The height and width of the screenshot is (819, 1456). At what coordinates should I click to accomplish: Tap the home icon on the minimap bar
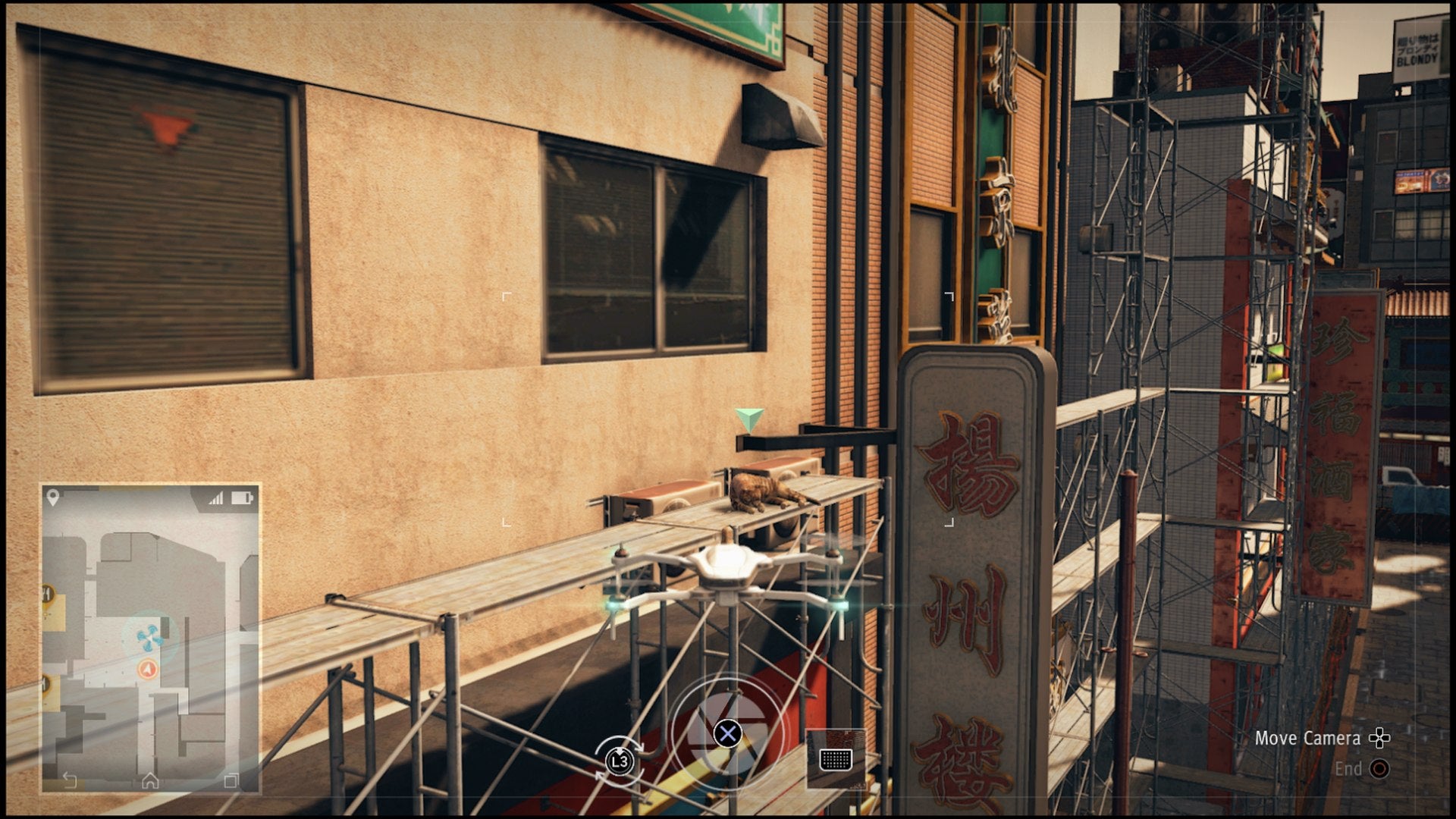150,780
